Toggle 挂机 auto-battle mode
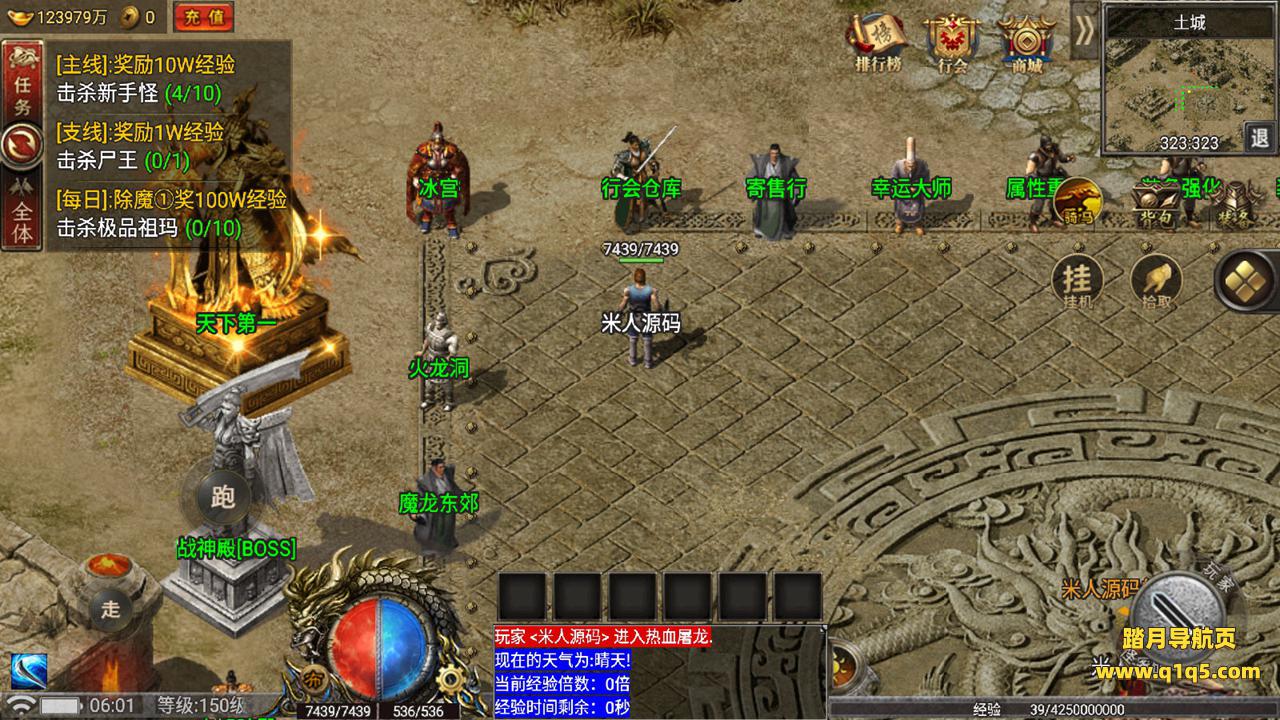 click(1078, 281)
